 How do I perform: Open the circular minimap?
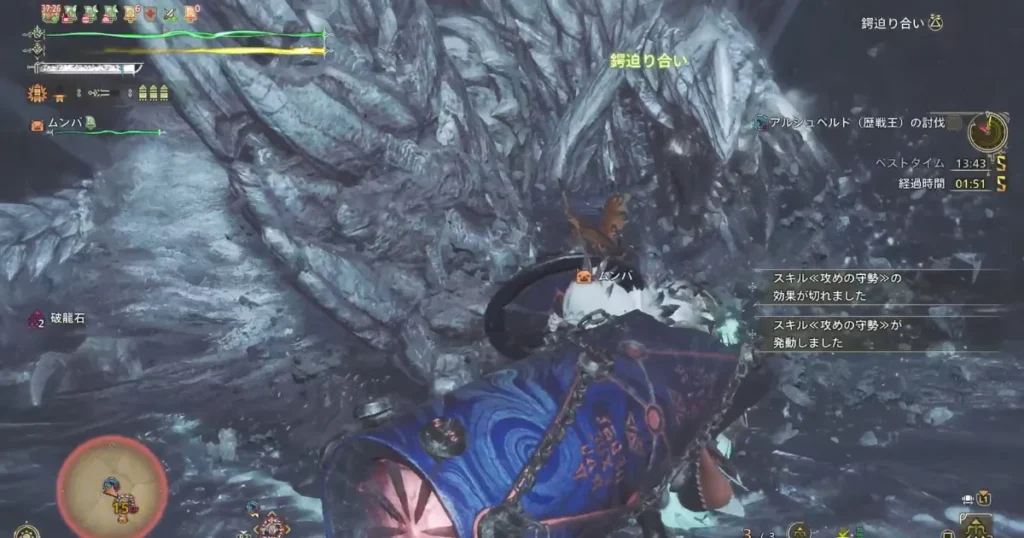pyautogui.click(x=112, y=485)
